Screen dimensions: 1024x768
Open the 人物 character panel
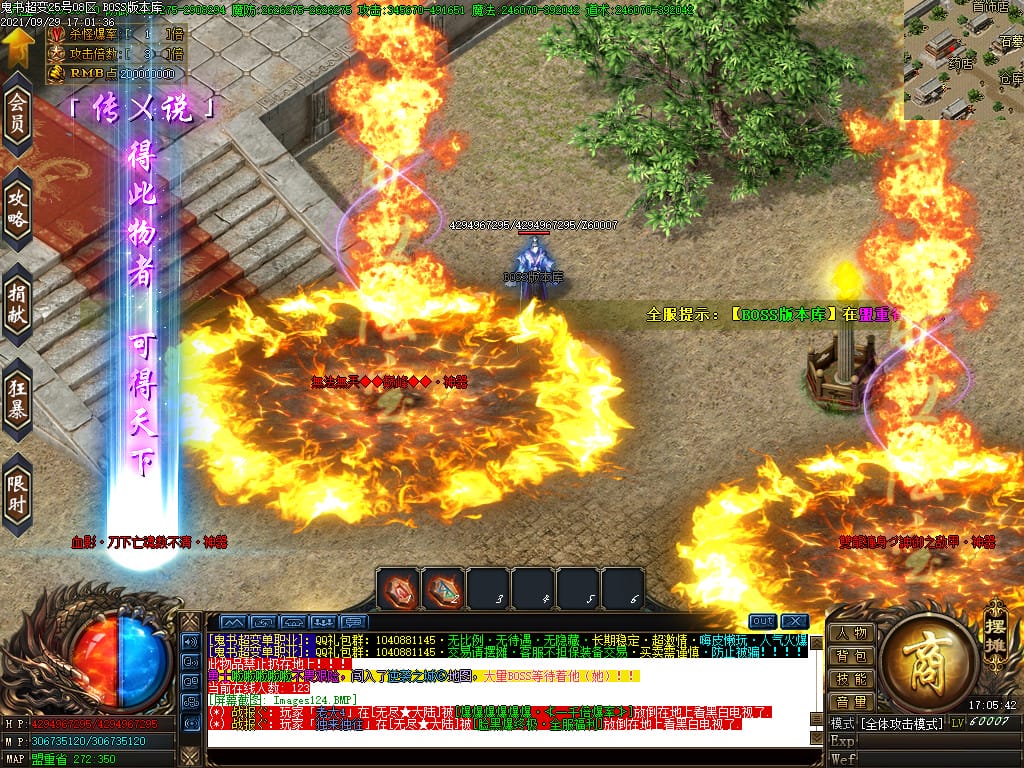click(852, 634)
